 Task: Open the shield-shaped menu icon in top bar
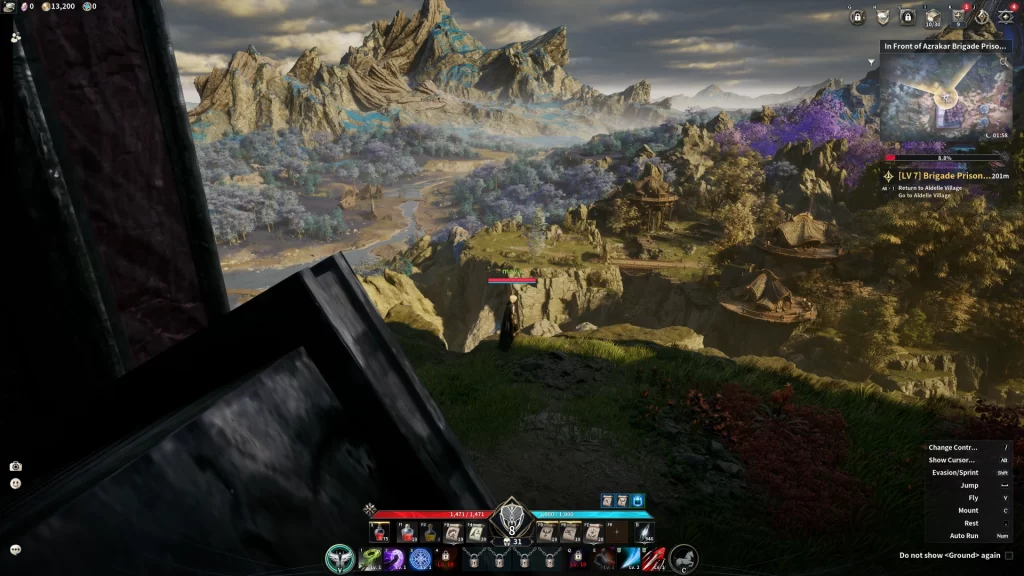point(883,17)
